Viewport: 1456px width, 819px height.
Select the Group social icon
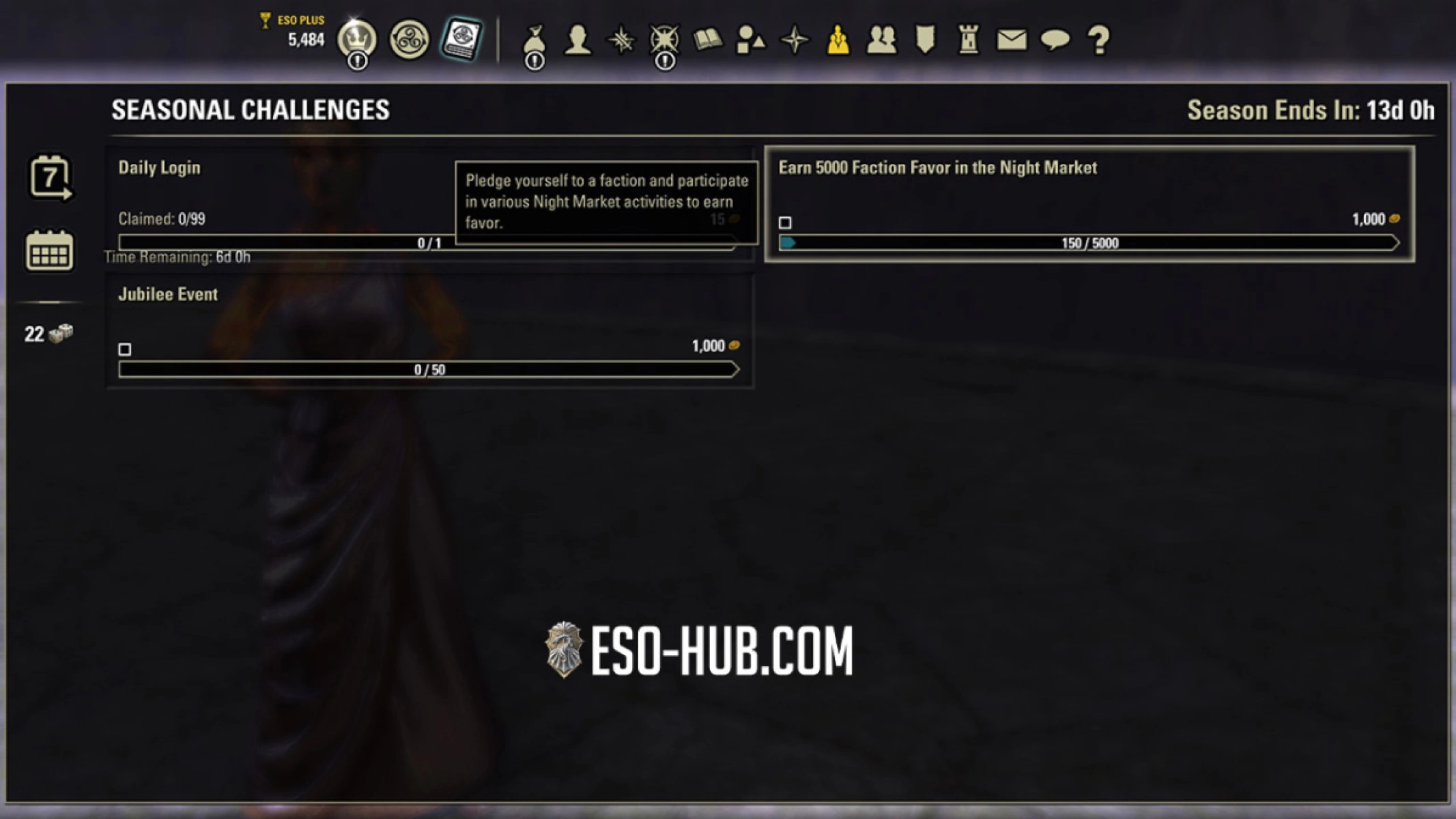click(881, 41)
